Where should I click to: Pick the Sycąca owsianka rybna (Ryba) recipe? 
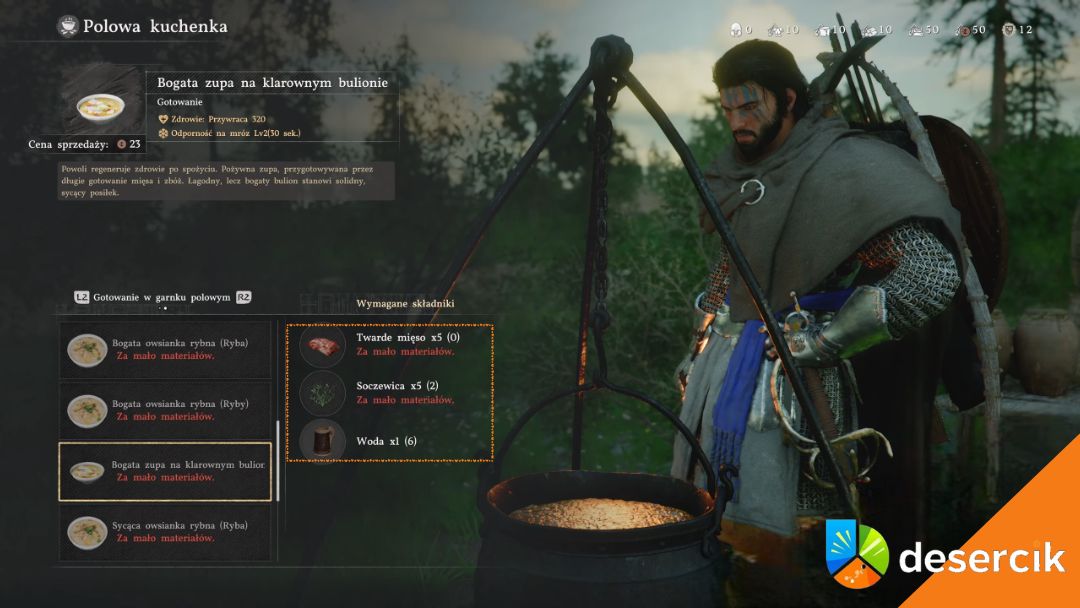coord(165,531)
